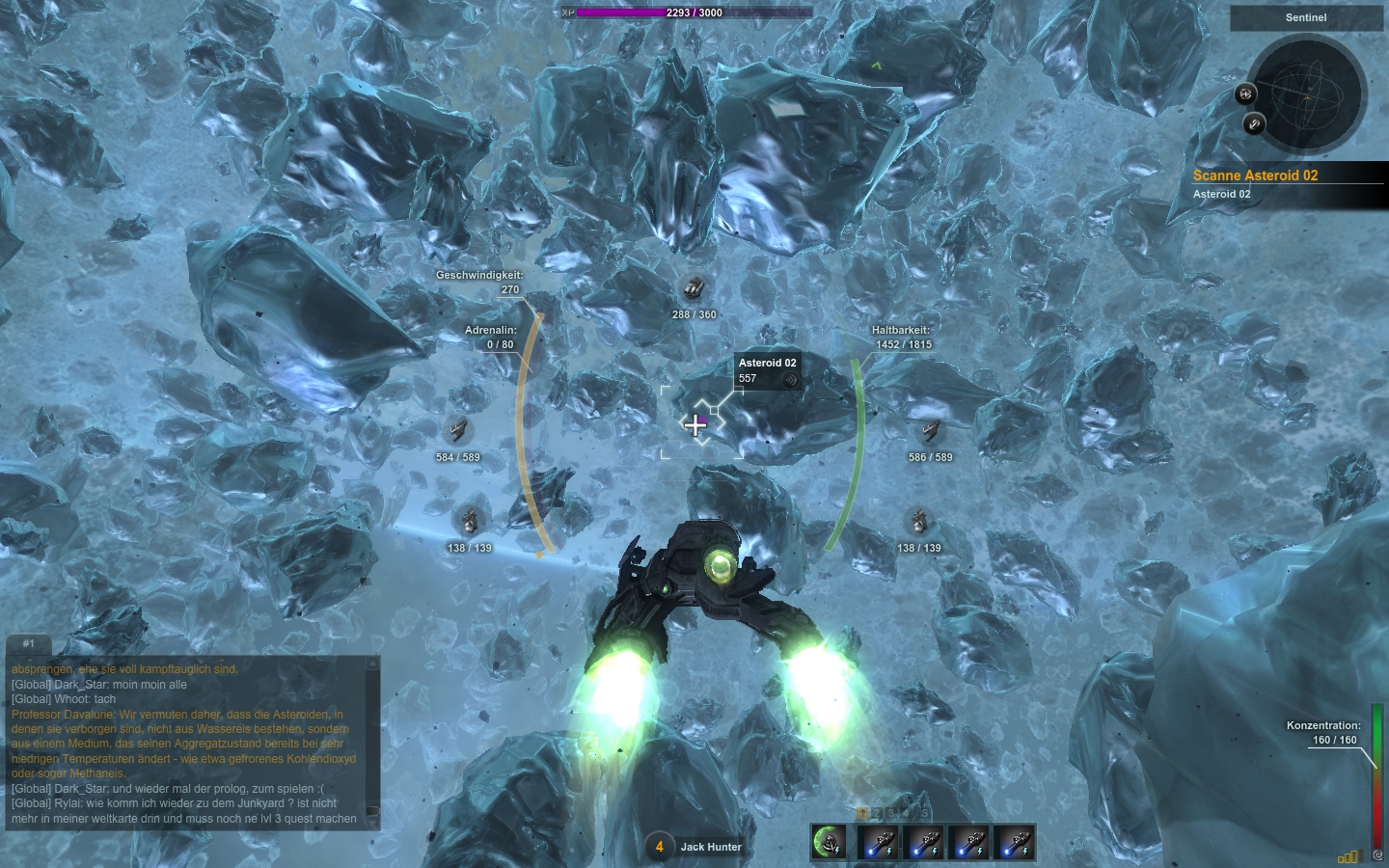Select the Asteroid 02 target label

tap(767, 364)
